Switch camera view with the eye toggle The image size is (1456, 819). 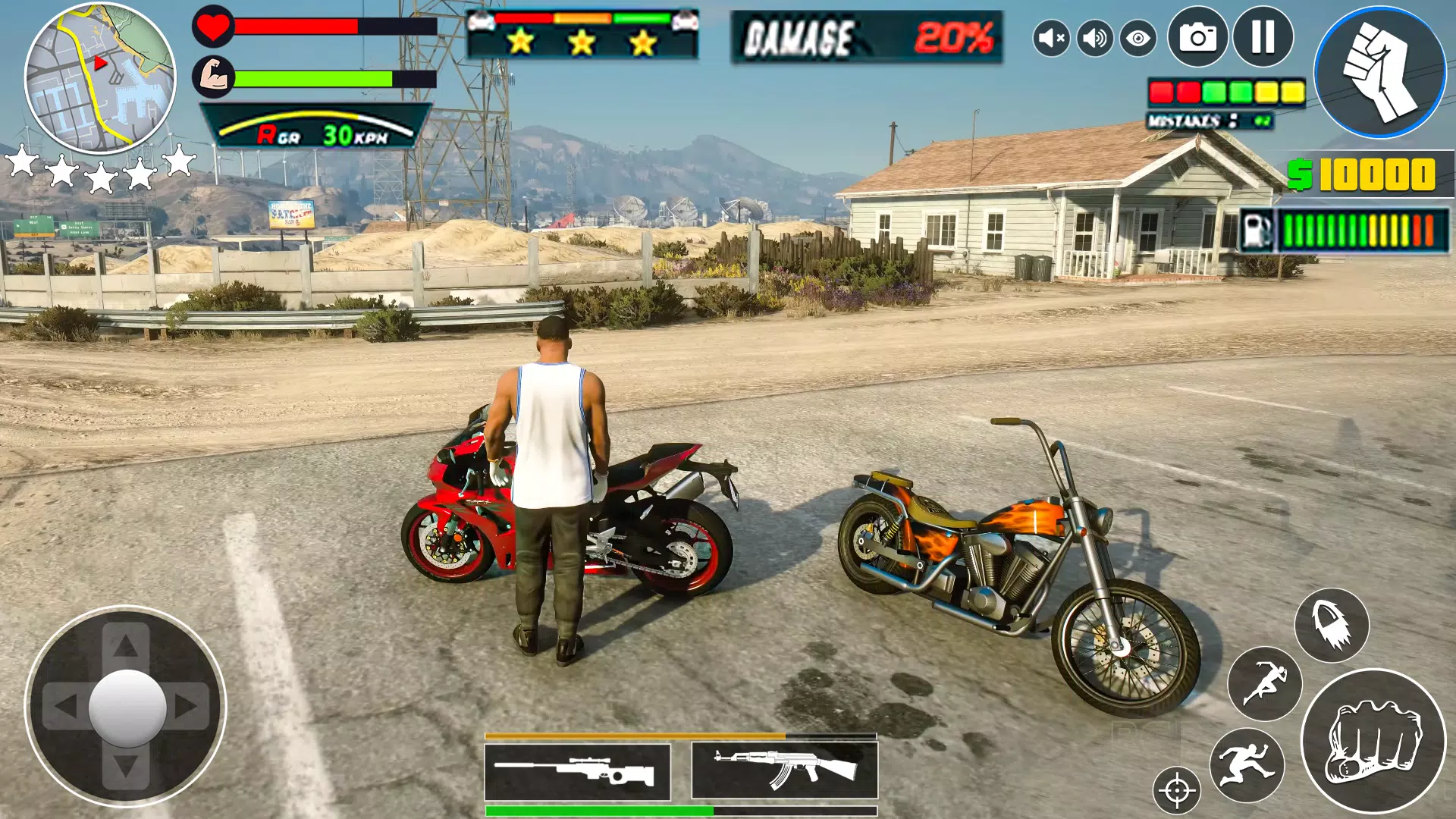pyautogui.click(x=1137, y=37)
